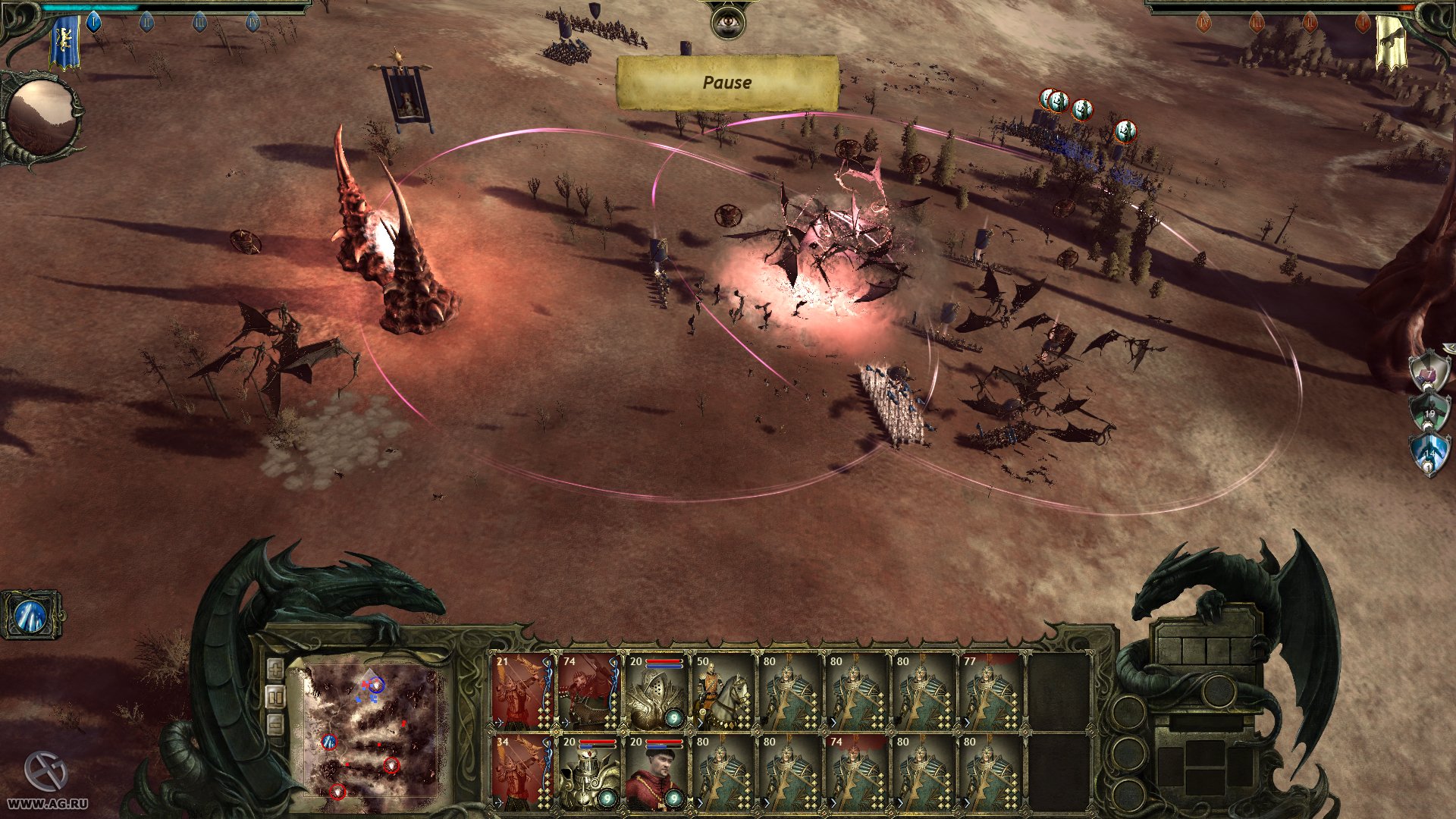Image resolution: width=1456 pixels, height=819 pixels.
Task: Zoom in the minimap with plus button
Action: [x=275, y=669]
